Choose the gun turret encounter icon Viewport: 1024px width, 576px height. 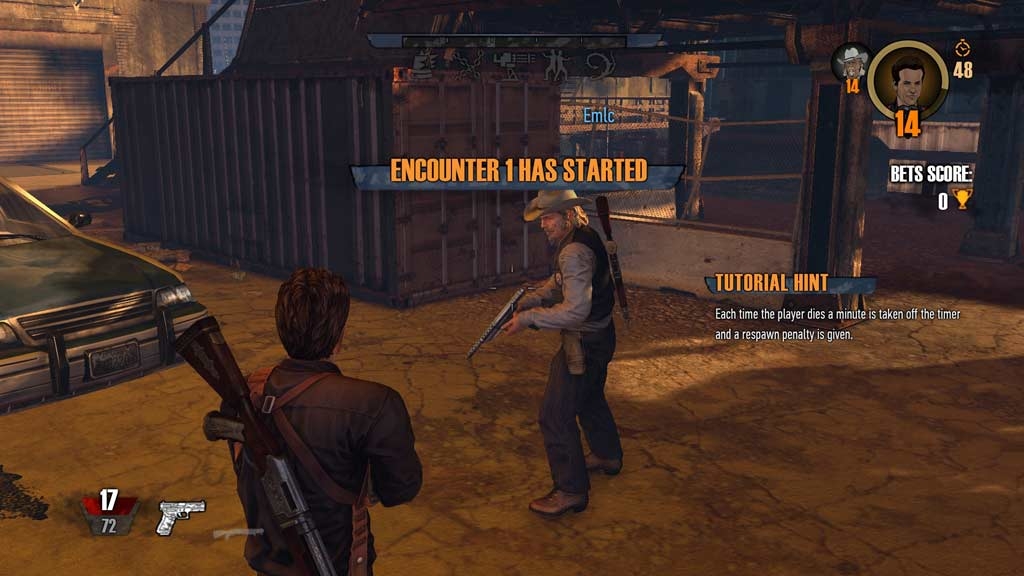[511, 66]
